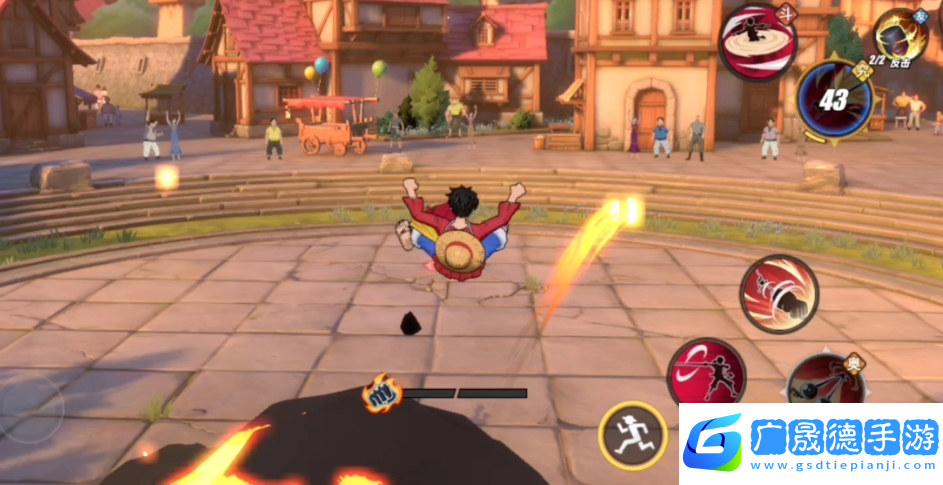Use the counter-attack skill showing 2/2
943x485 pixels.
coord(900,37)
